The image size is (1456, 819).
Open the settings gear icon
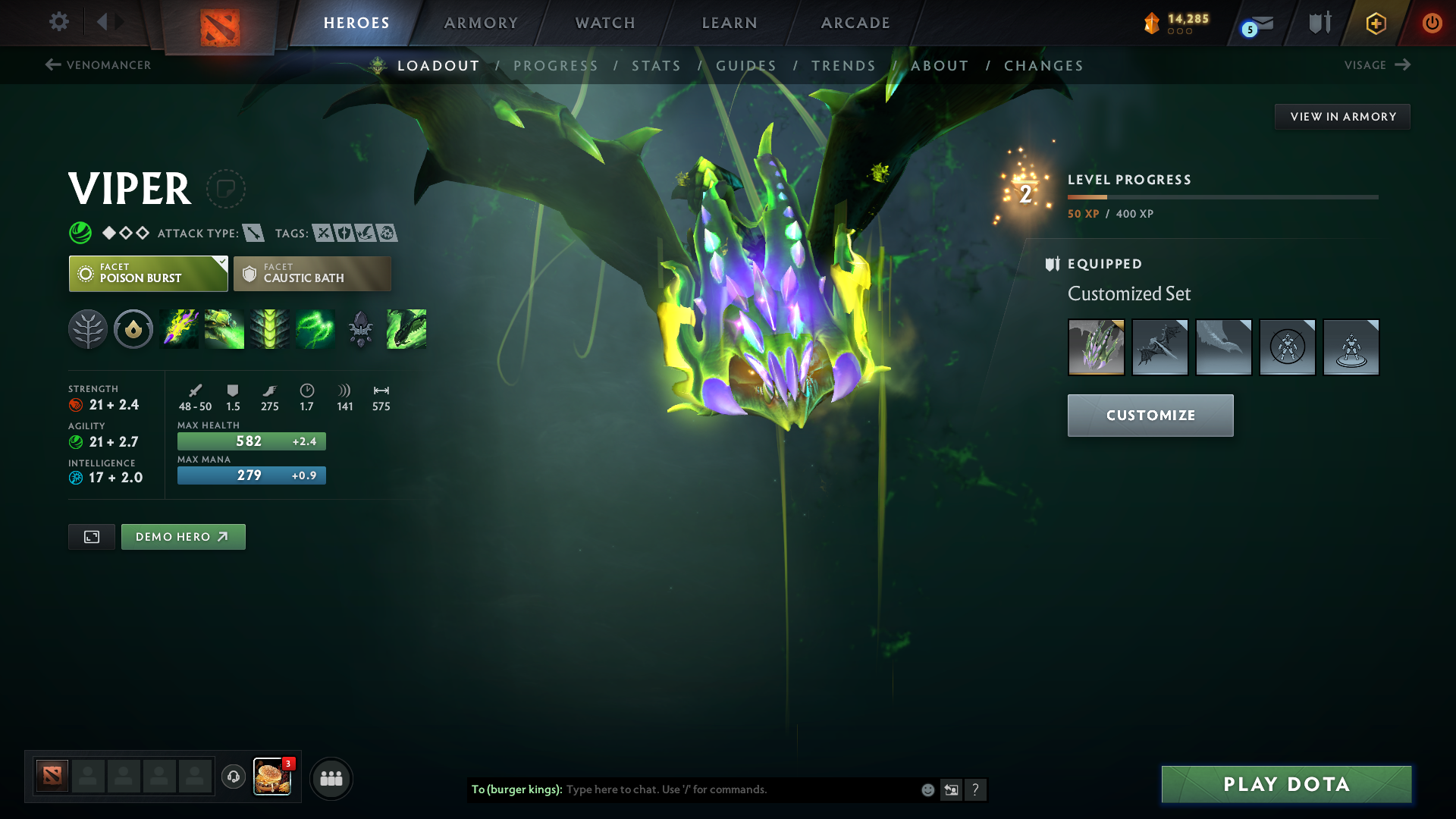click(58, 23)
